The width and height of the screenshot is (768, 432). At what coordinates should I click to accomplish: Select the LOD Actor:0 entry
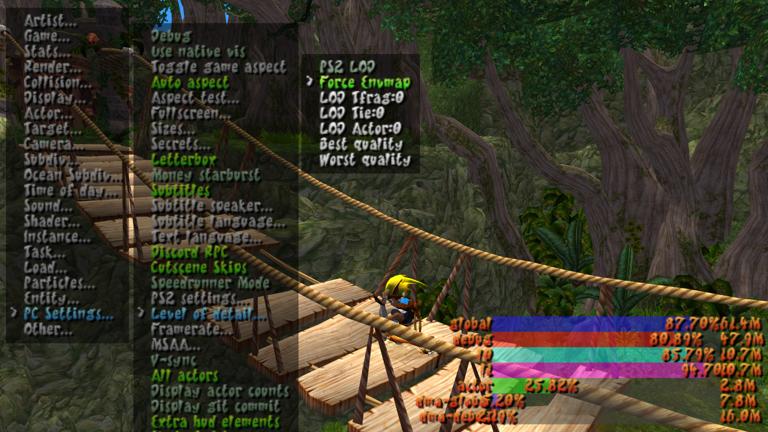click(x=360, y=128)
